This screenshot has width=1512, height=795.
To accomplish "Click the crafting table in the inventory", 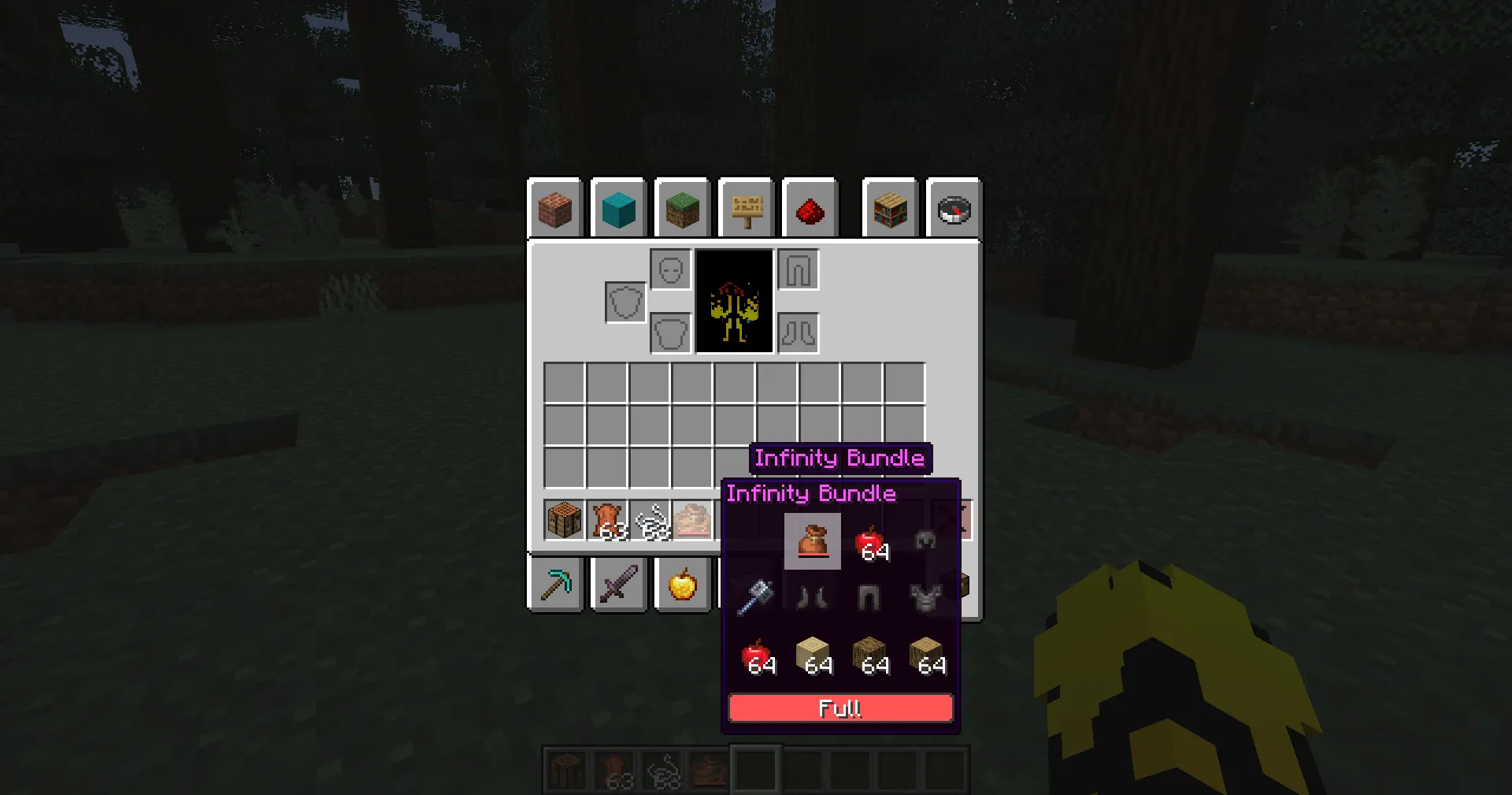I will [x=564, y=520].
